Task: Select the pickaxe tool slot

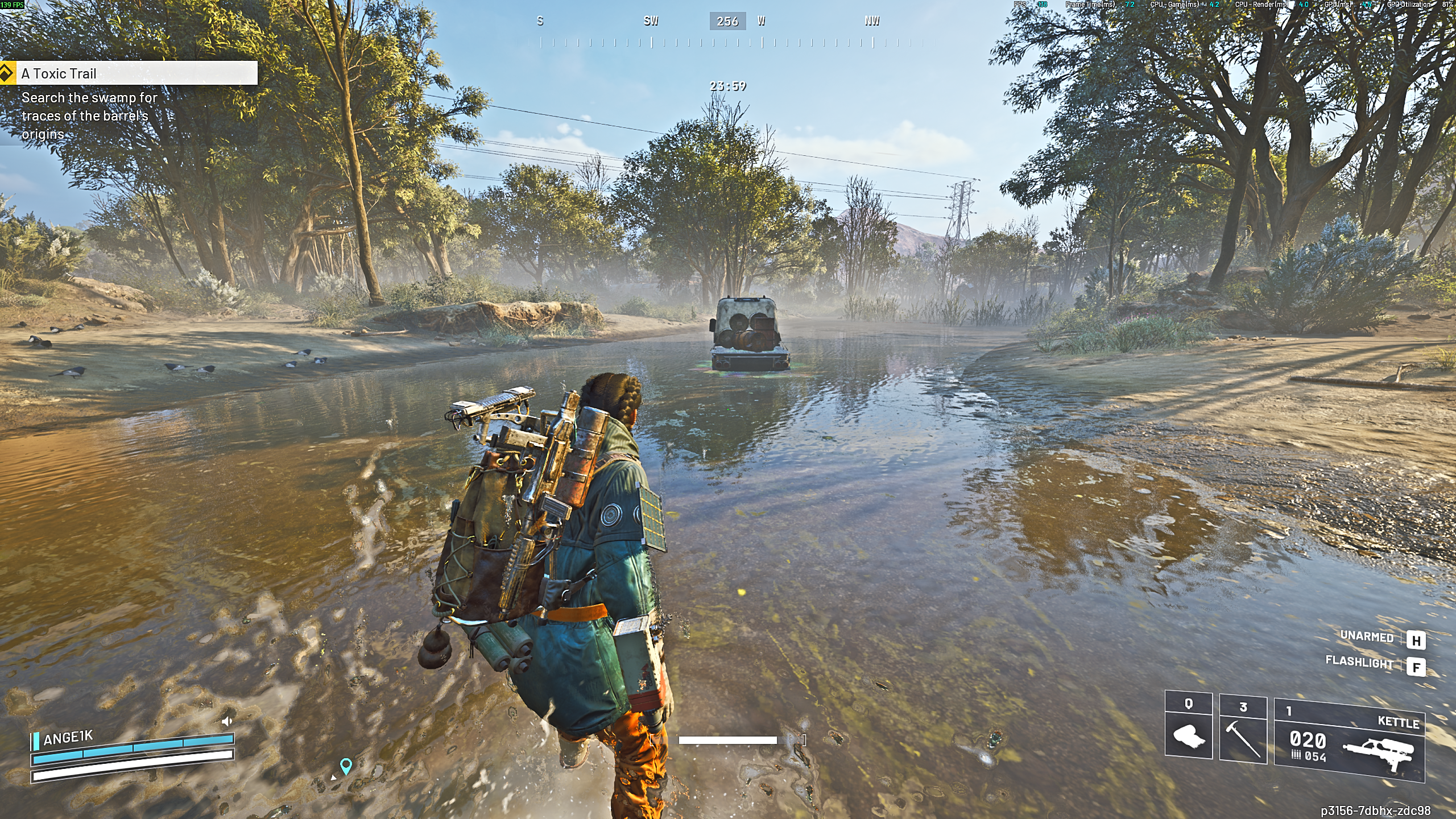Action: coord(1243,728)
